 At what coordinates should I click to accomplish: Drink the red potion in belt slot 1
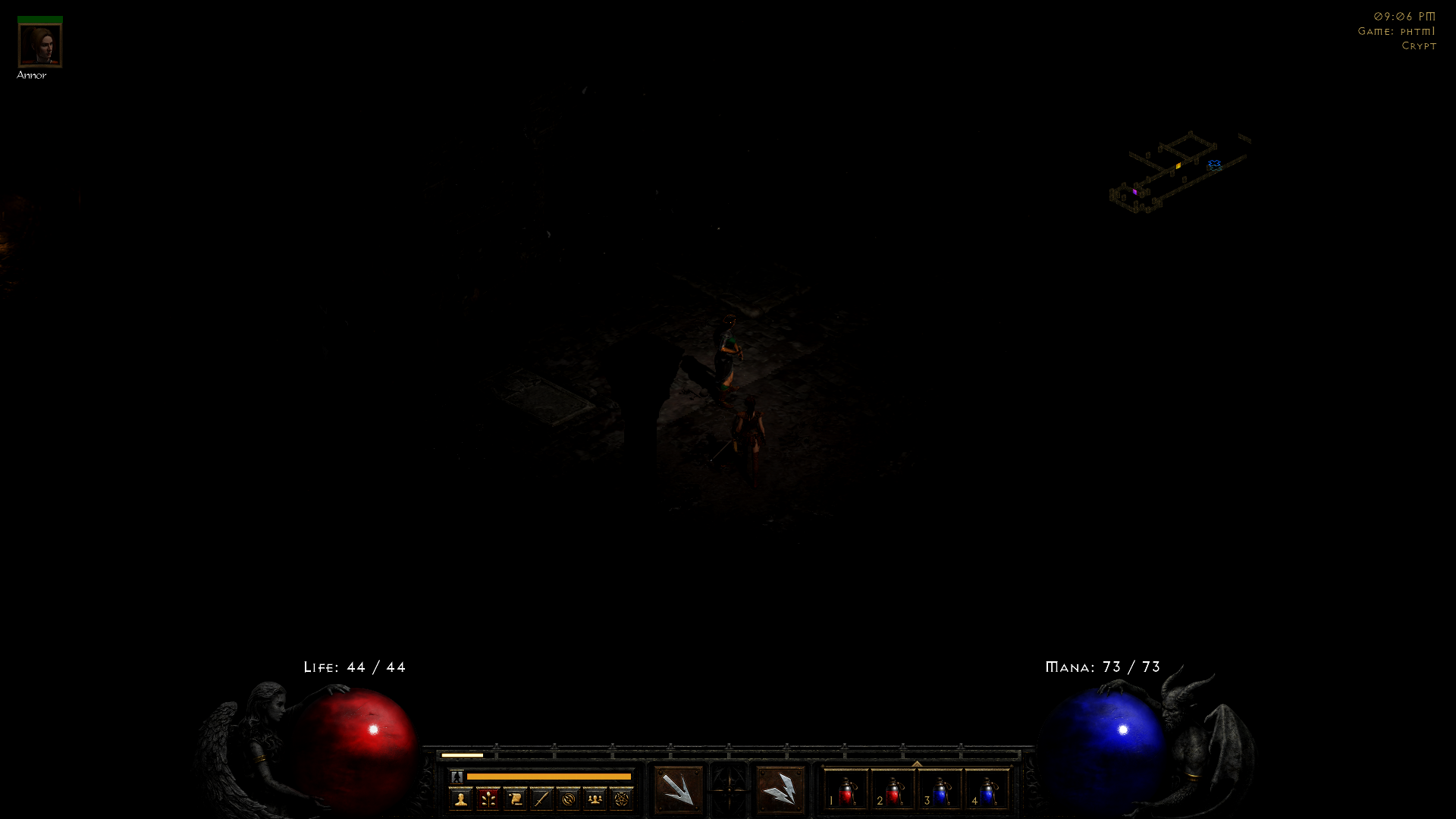pos(846,792)
